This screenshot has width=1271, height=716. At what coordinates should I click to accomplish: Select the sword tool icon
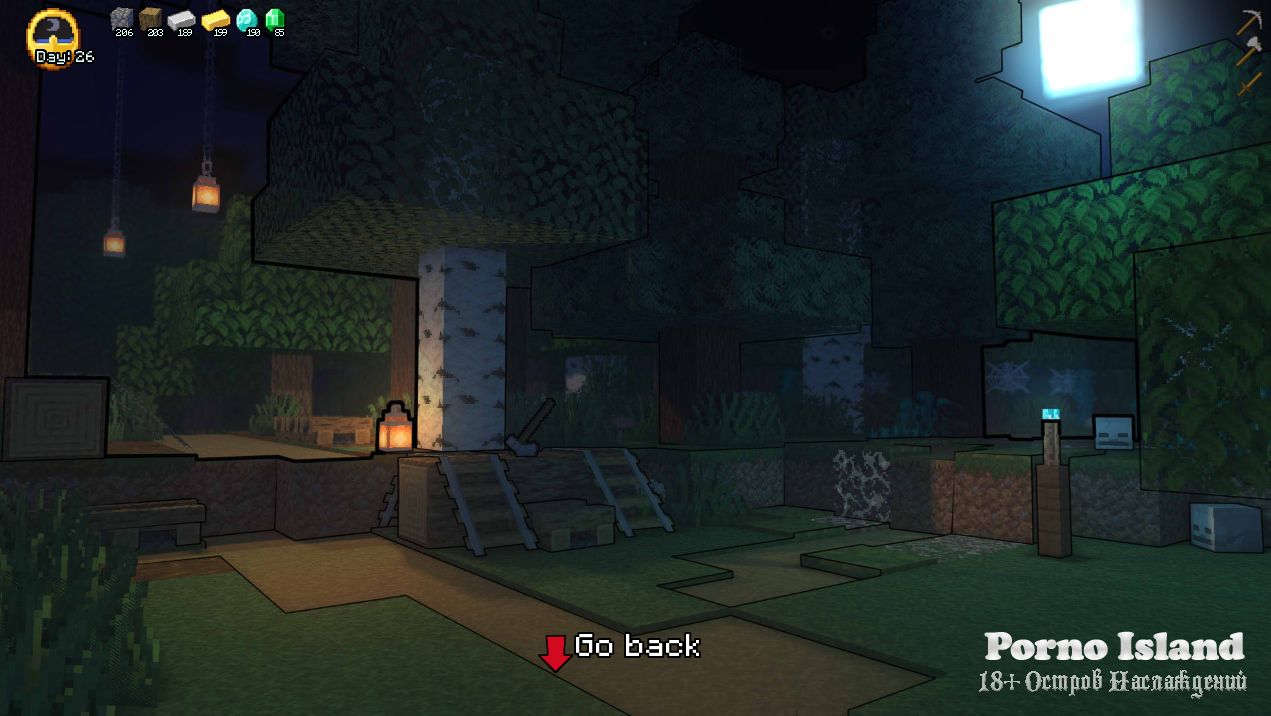pos(1249,81)
